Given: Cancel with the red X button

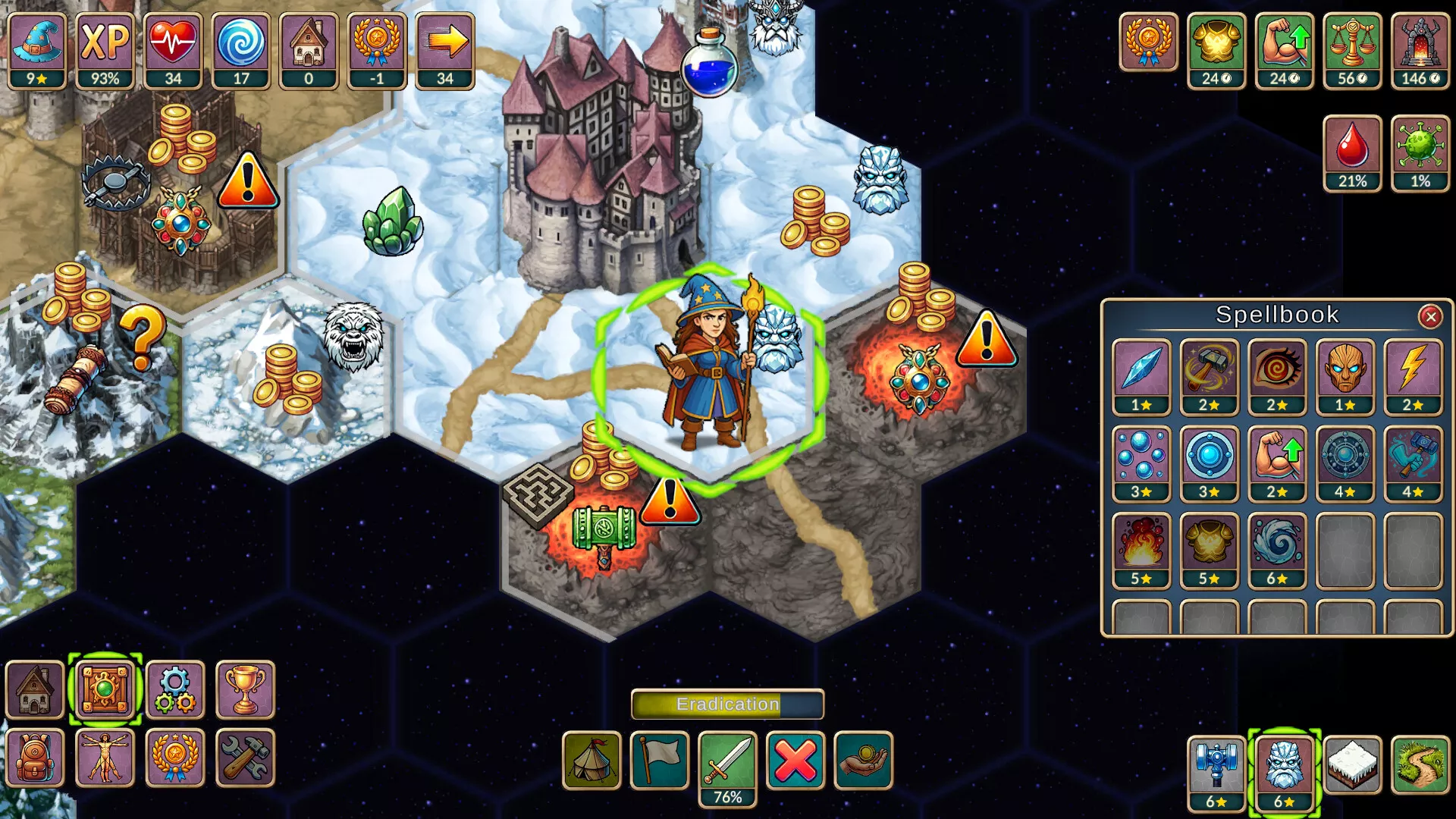Looking at the screenshot, I should pos(795,760).
